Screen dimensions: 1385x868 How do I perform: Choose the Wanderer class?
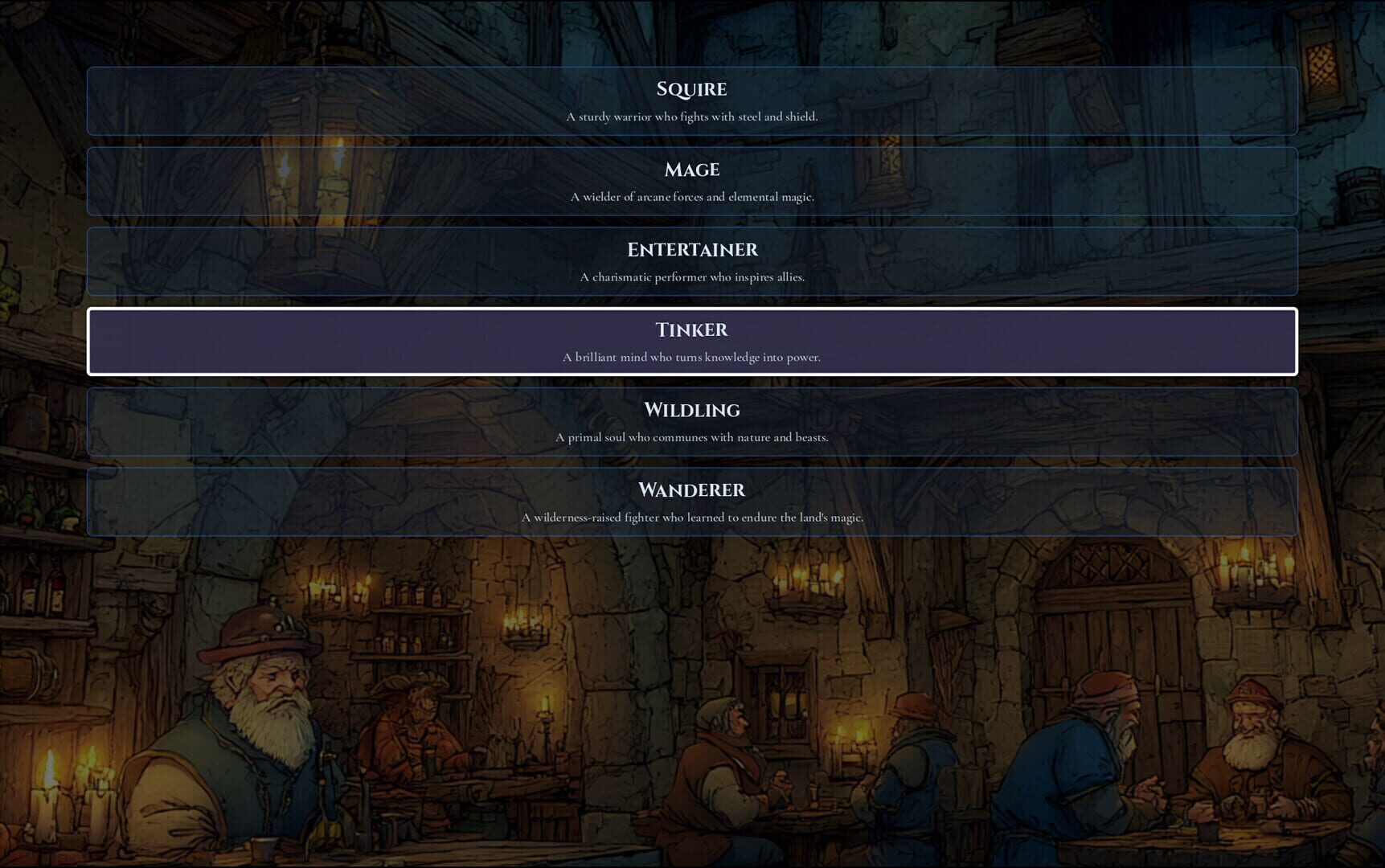coord(691,502)
